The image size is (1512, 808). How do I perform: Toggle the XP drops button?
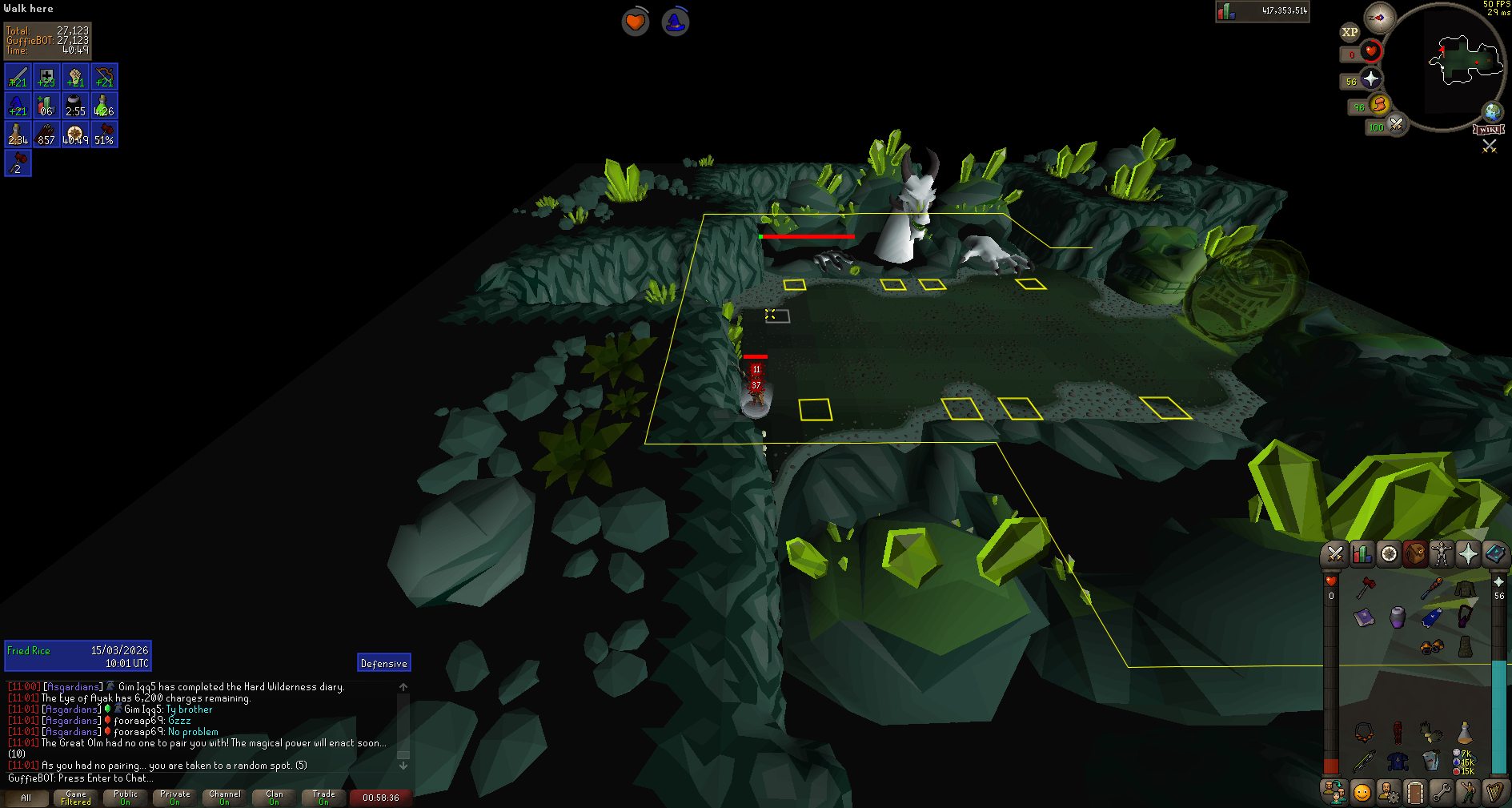click(1350, 33)
